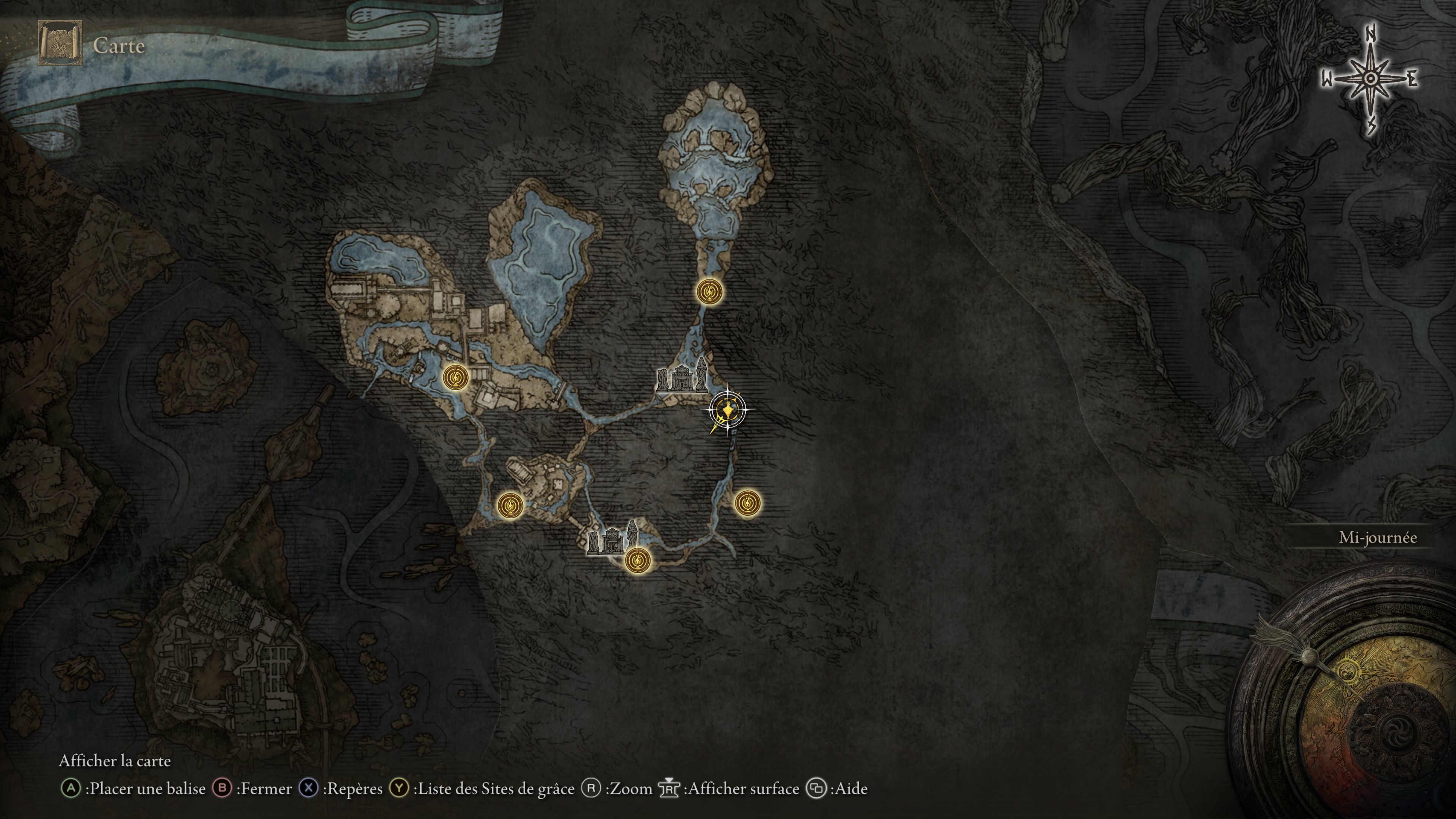This screenshot has width=1456, height=819.
Task: Select the grace marker inside the western ruins
Action: pyautogui.click(x=455, y=377)
